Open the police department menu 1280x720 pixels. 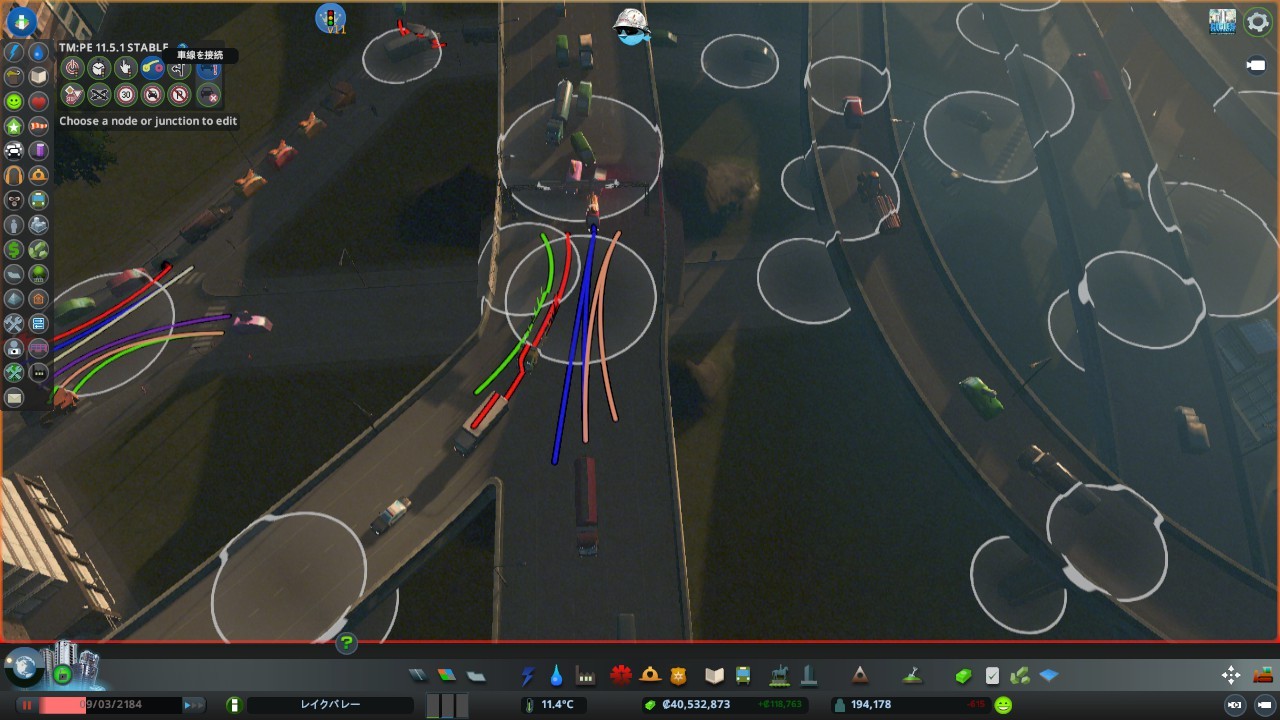tap(679, 676)
